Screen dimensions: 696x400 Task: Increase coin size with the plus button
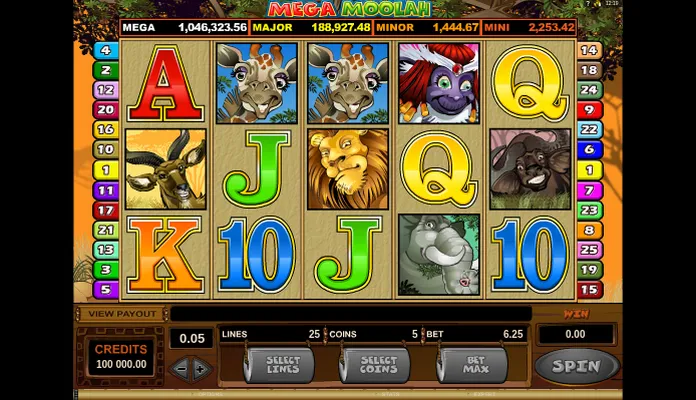pyautogui.click(x=201, y=368)
